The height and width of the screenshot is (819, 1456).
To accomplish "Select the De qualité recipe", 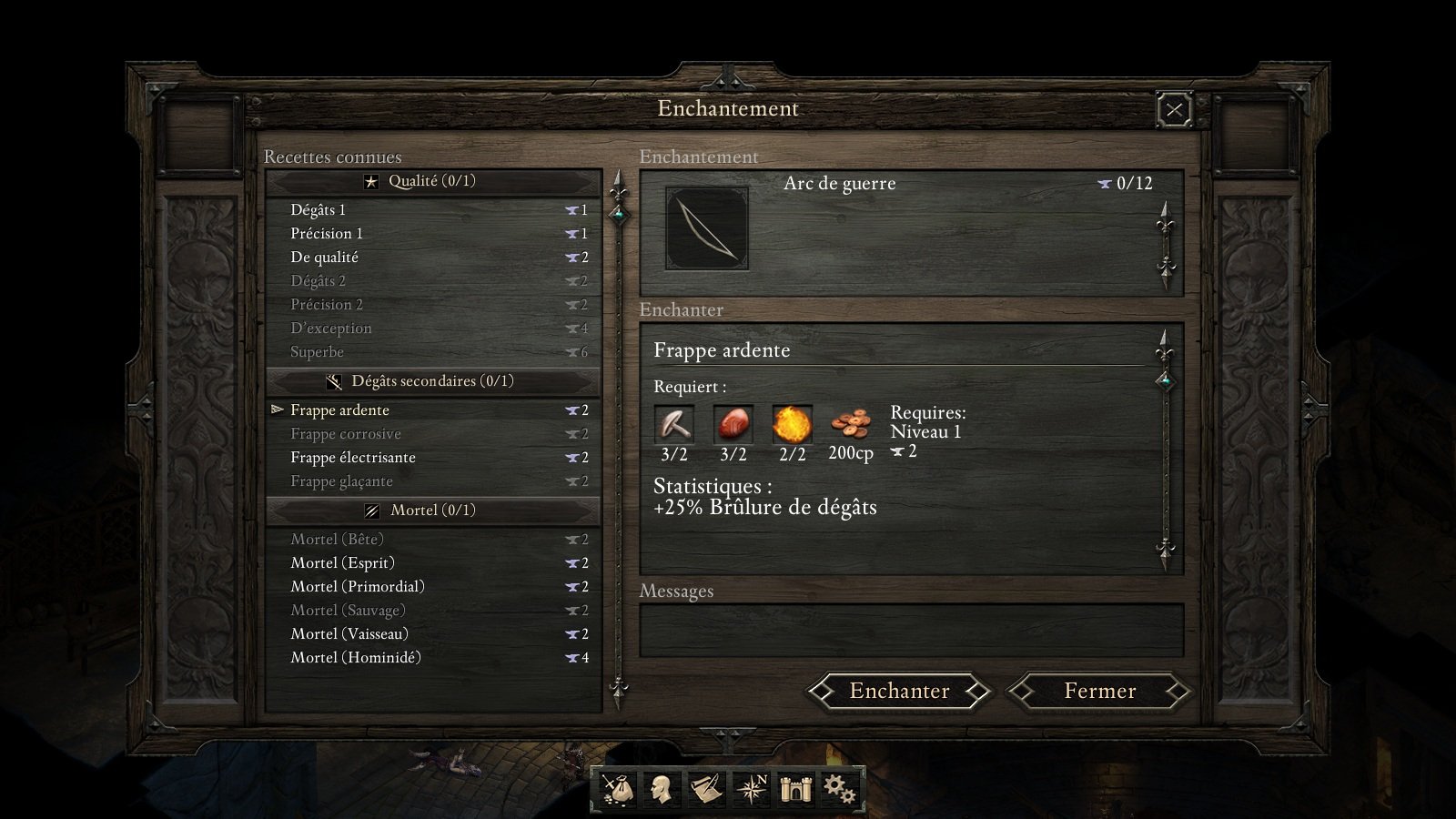I will (324, 258).
